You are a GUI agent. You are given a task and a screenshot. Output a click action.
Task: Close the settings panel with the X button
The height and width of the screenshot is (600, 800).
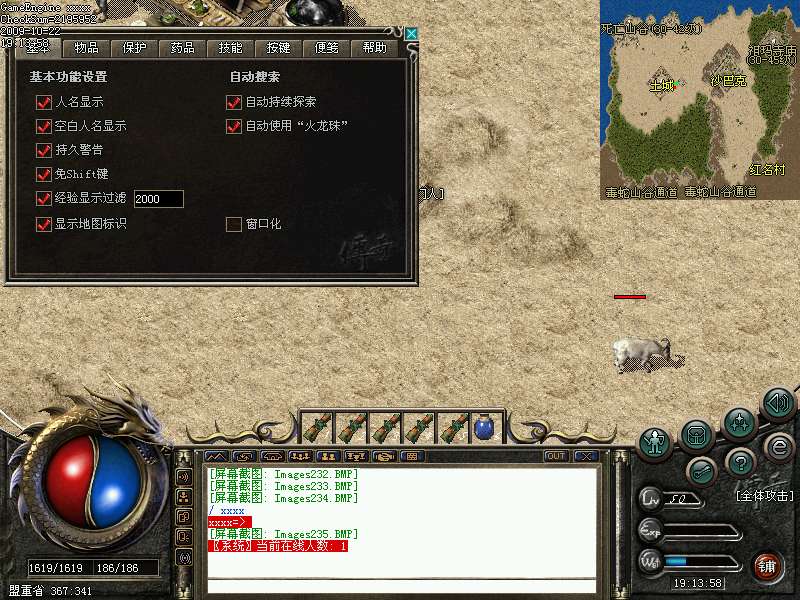[x=411, y=33]
